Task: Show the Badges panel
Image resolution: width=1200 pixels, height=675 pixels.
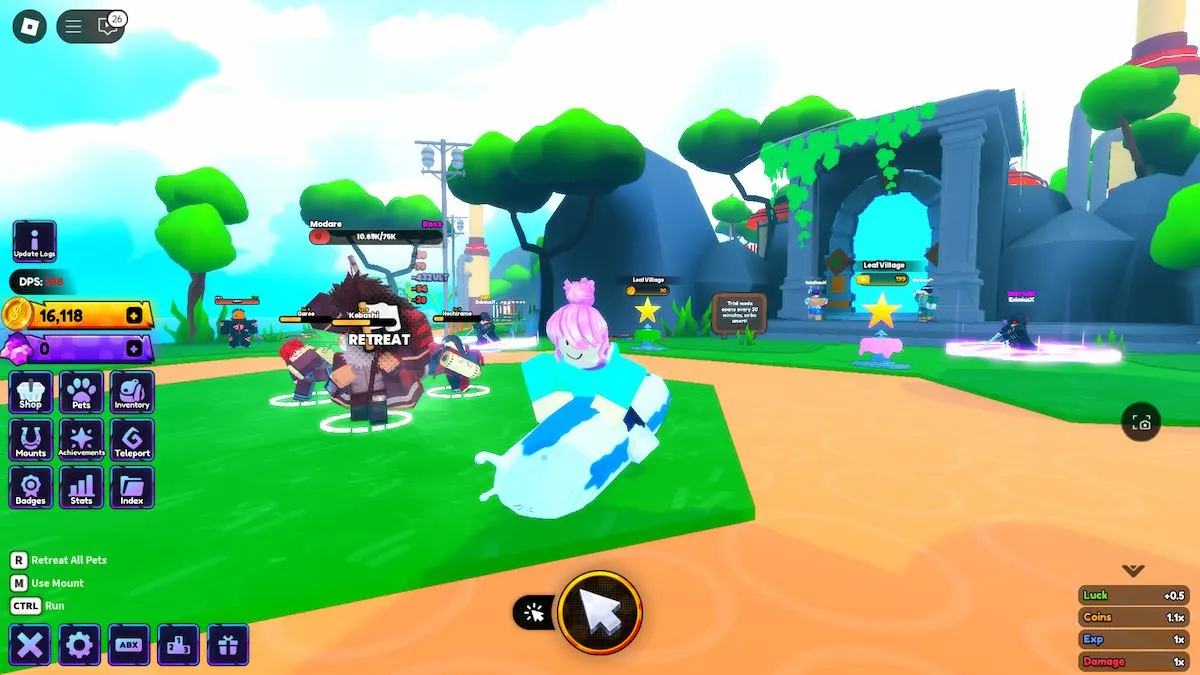Action: pyautogui.click(x=31, y=488)
